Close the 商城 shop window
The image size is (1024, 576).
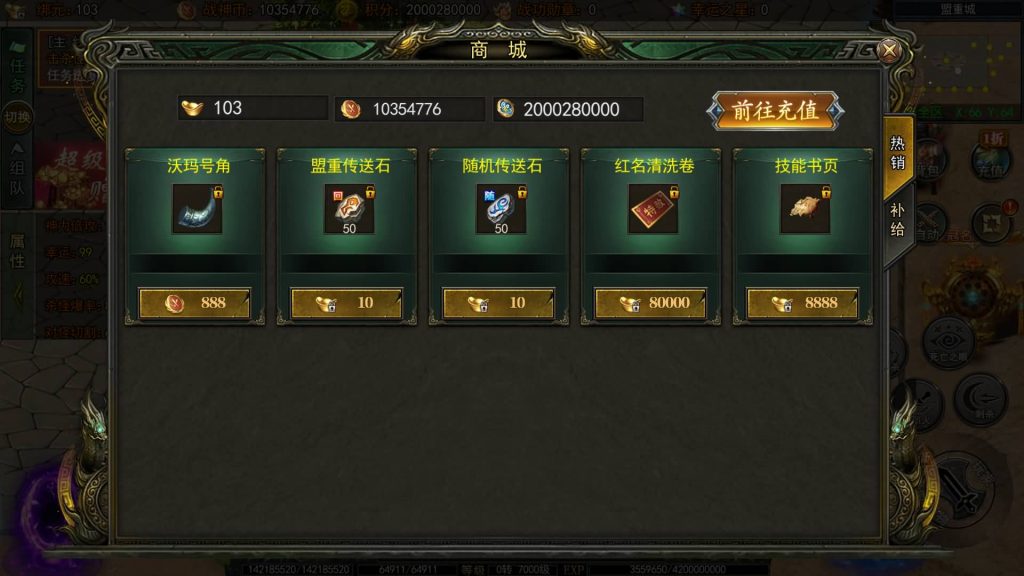(888, 50)
